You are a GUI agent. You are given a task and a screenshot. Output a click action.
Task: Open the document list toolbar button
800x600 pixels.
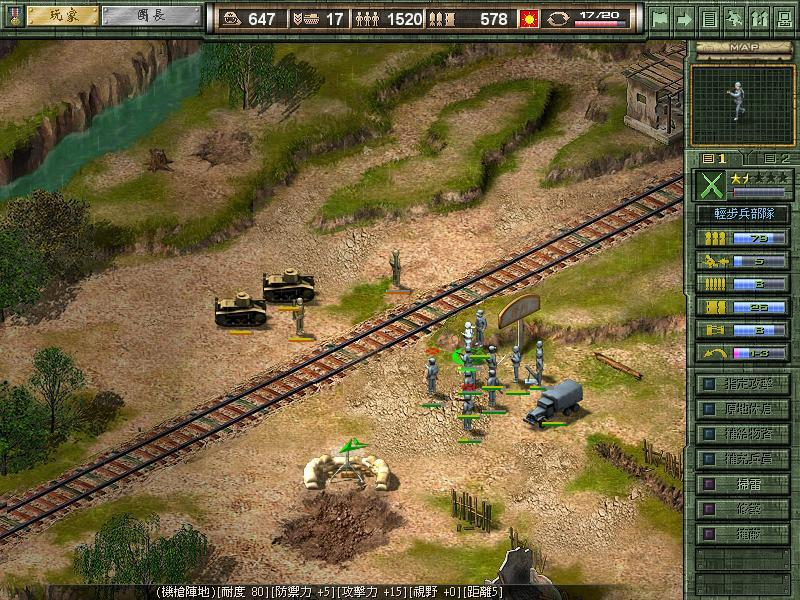pyautogui.click(x=709, y=18)
